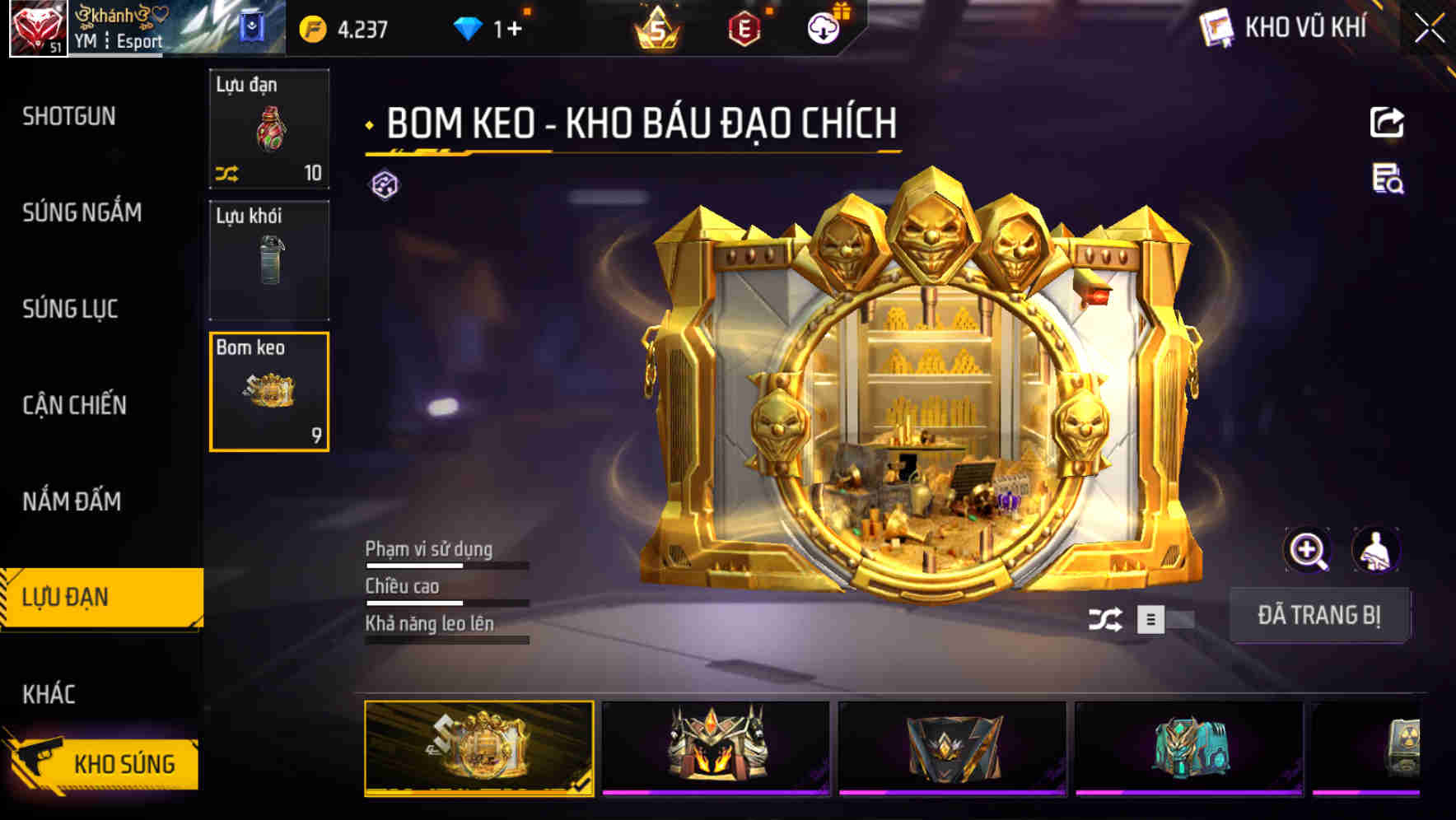This screenshot has width=1456, height=820.
Task: Open the share icon near the title
Action: [1388, 122]
